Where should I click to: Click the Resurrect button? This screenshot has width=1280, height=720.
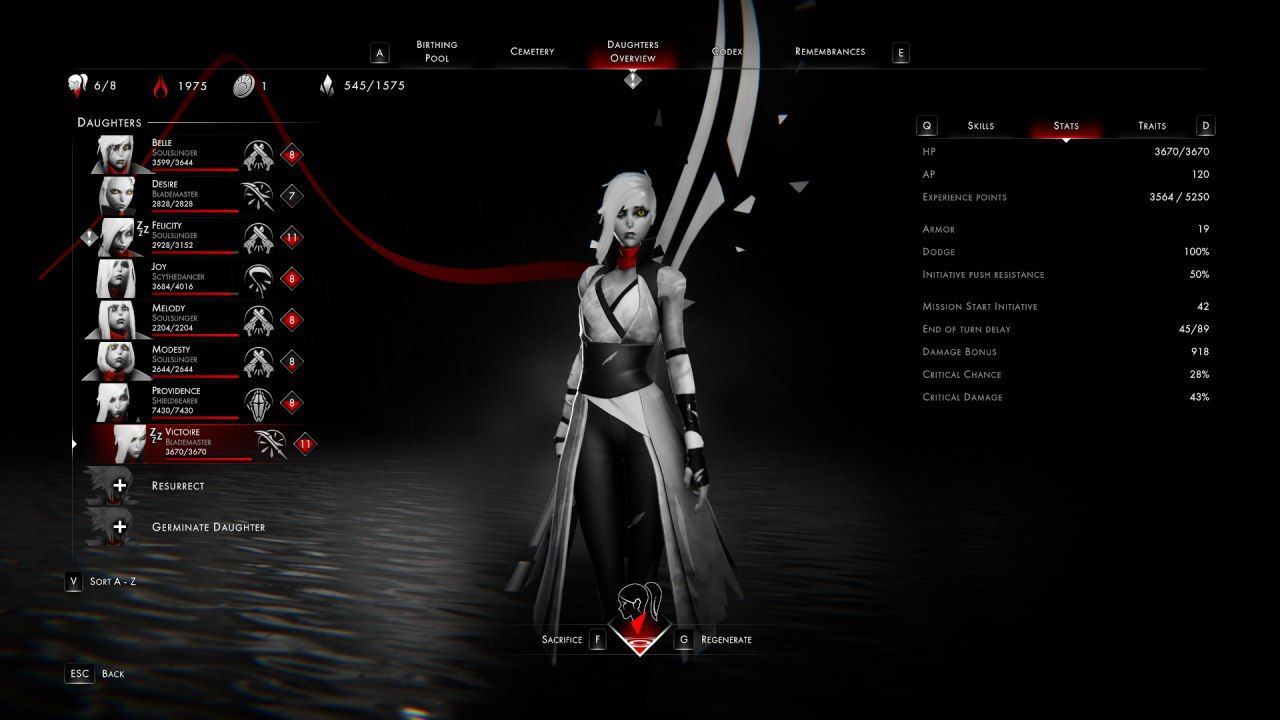[x=175, y=484]
